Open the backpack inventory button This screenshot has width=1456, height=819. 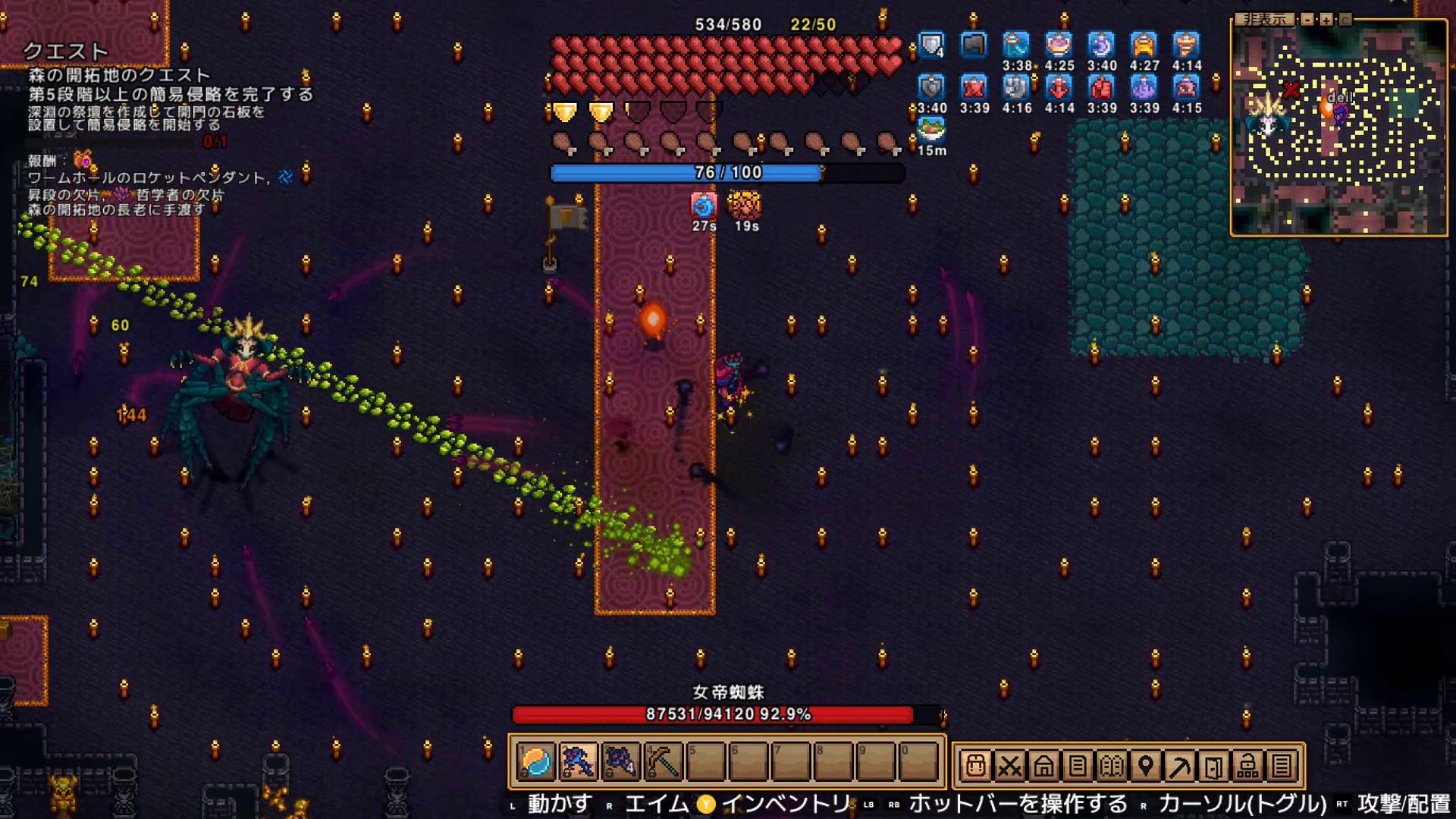975,766
